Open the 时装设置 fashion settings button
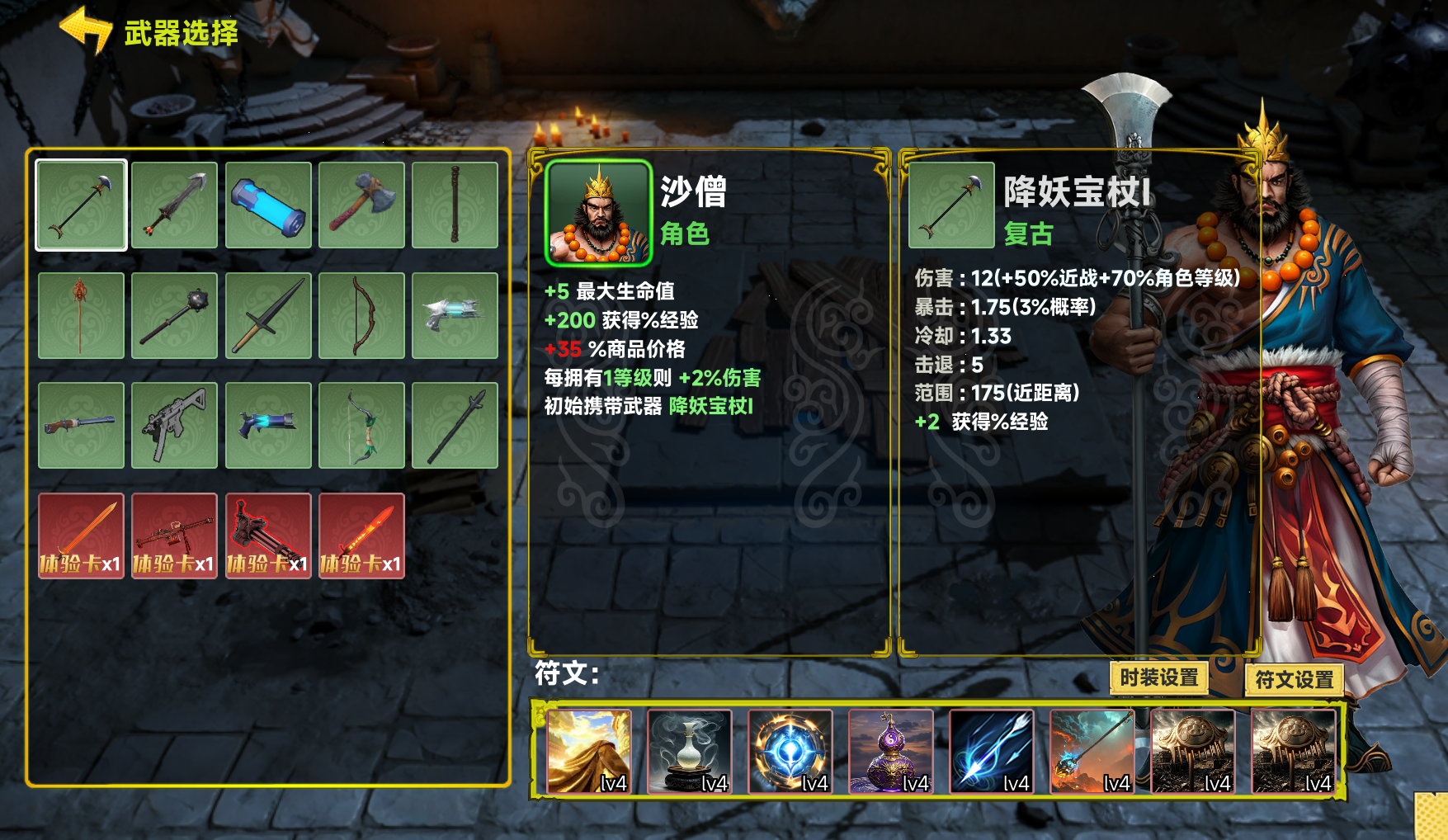 point(1160,678)
